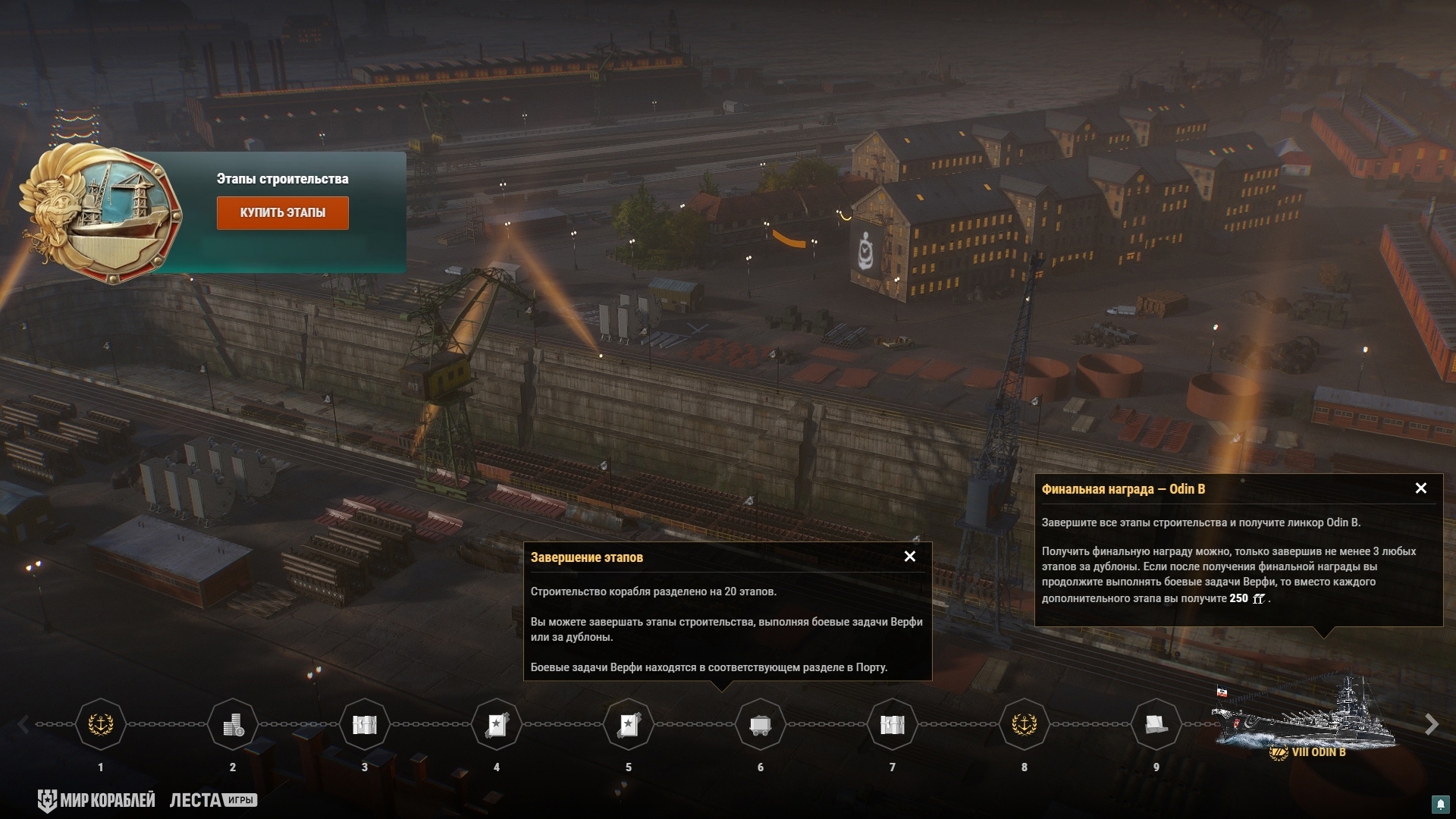The image size is (1456, 819).
Task: Show next stages with right arrow
Action: (x=1431, y=725)
